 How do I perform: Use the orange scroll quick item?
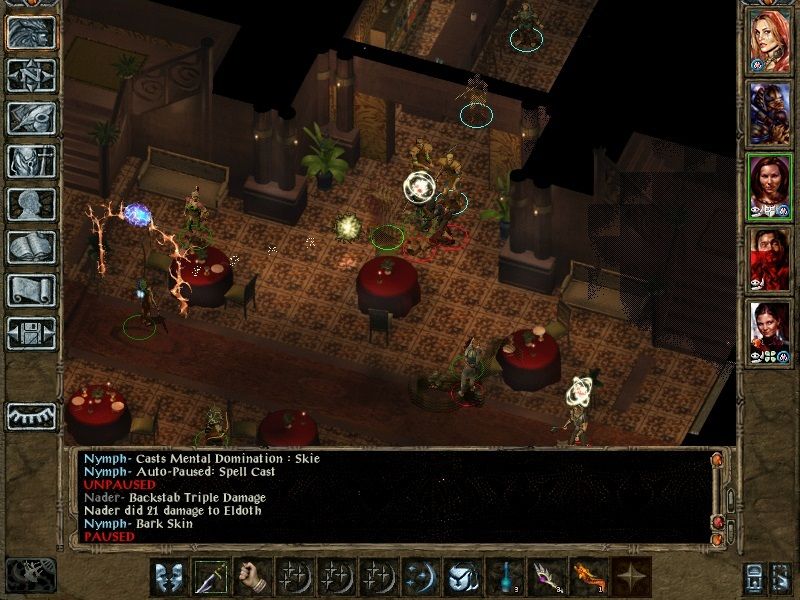click(x=587, y=578)
